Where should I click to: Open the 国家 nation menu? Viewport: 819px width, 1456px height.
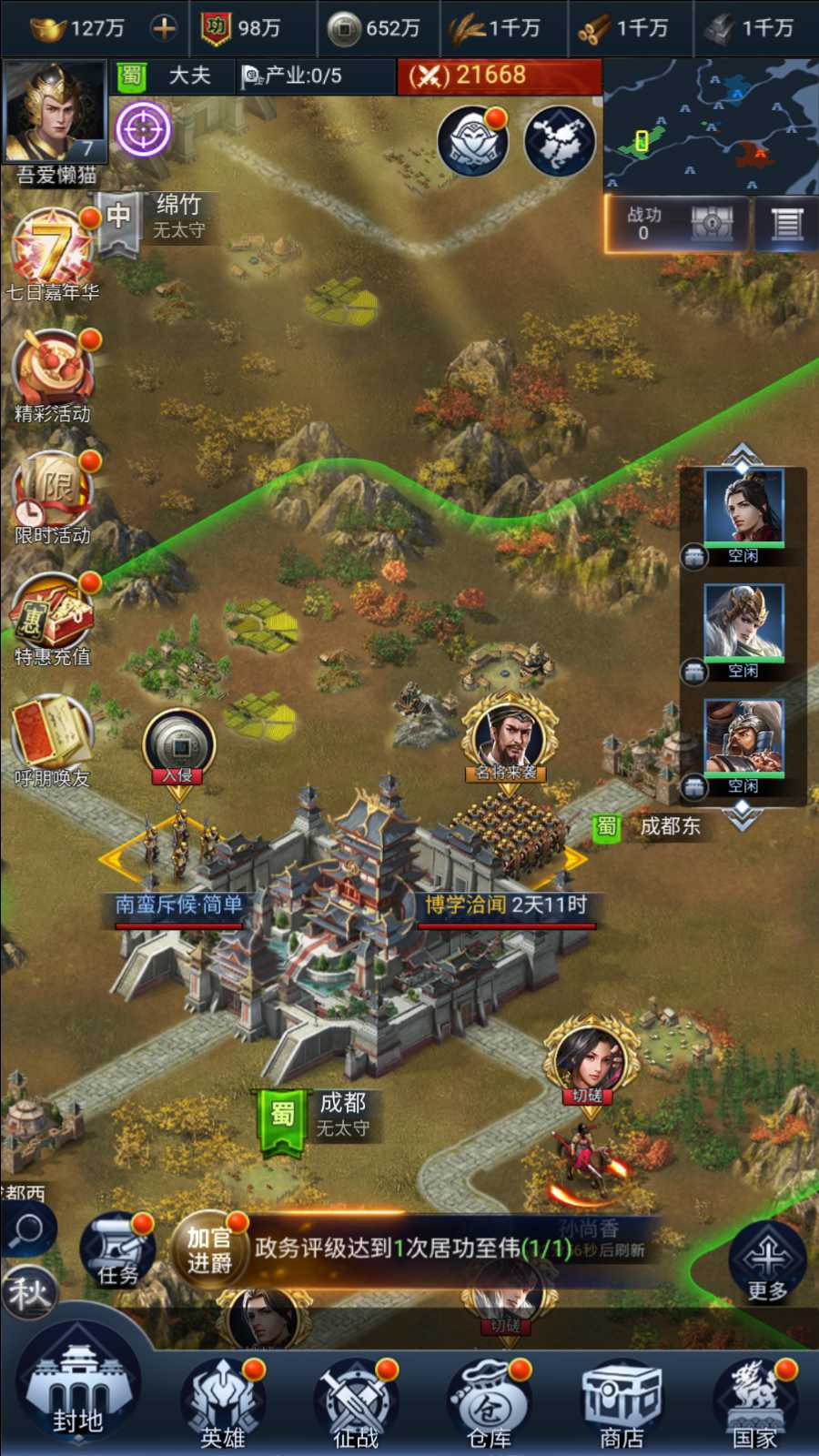tap(754, 1403)
